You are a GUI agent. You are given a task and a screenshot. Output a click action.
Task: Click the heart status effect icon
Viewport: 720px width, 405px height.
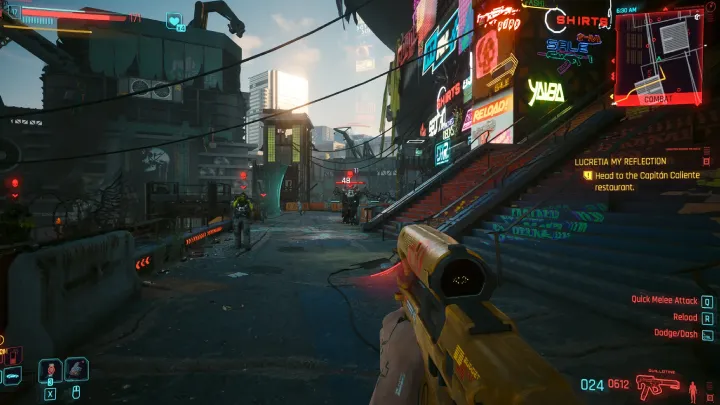(174, 20)
